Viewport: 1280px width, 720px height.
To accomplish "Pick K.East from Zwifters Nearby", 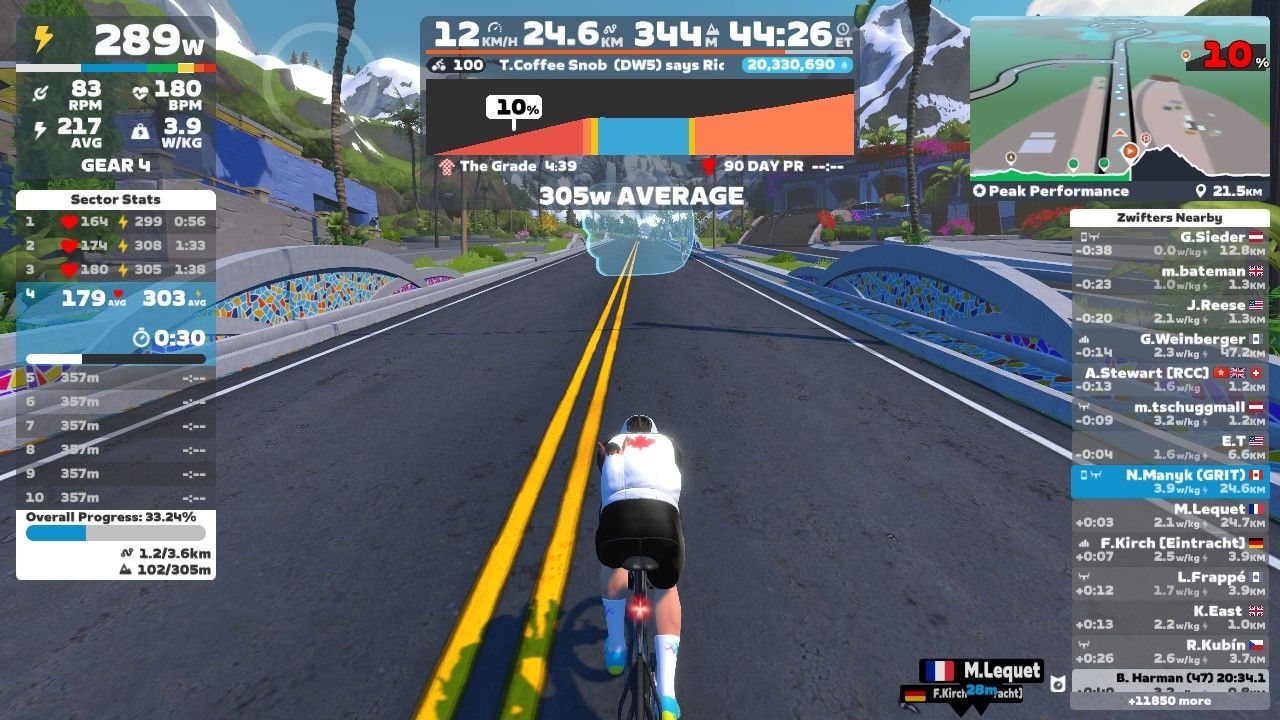I will [x=1169, y=617].
